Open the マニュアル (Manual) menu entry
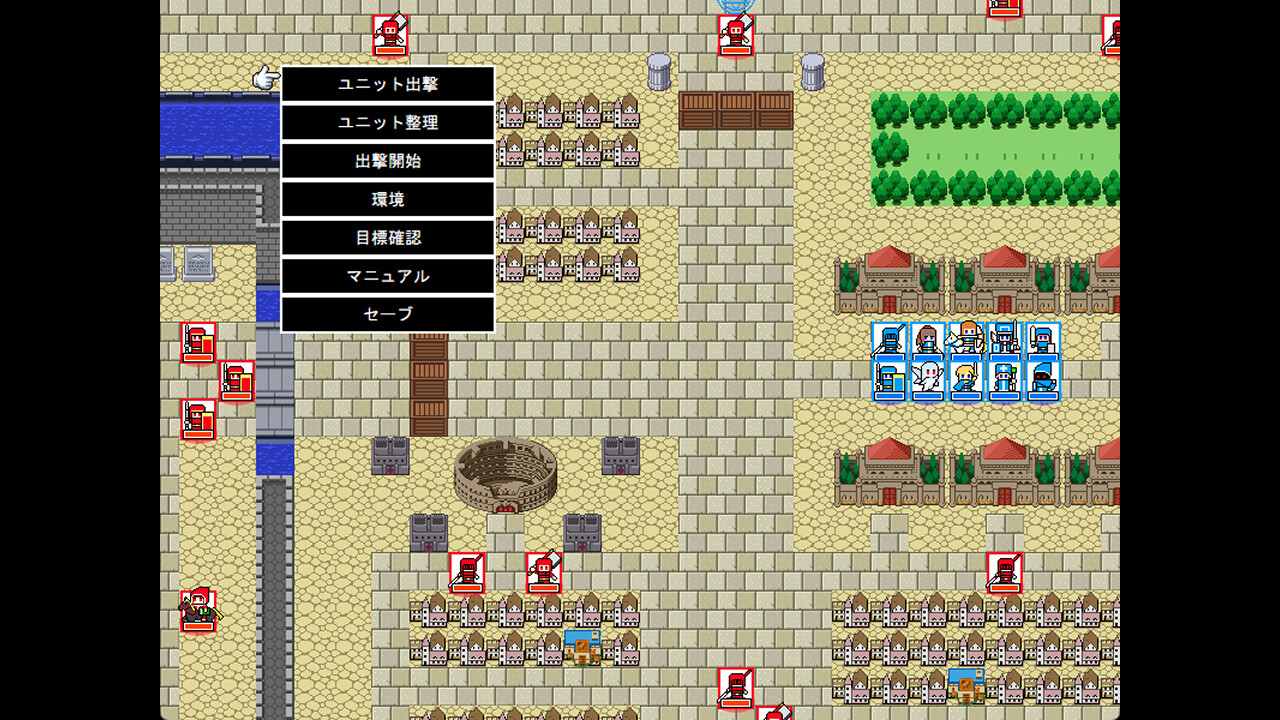1280x720 pixels. (387, 276)
